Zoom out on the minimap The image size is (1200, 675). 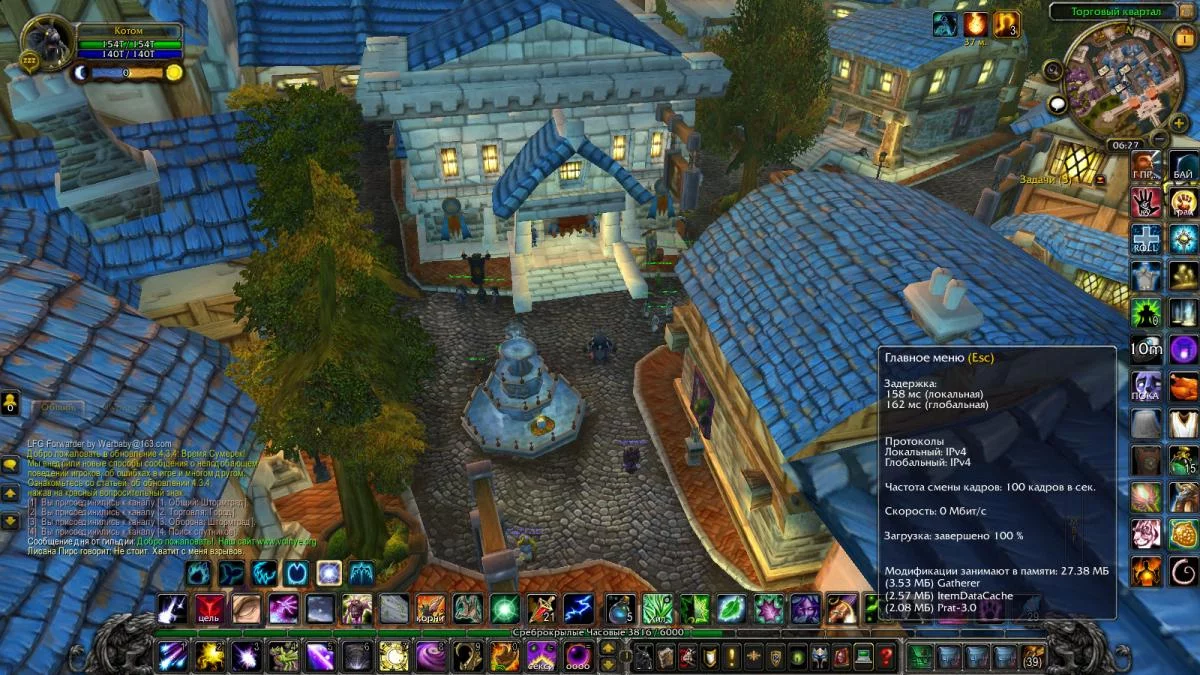point(1157,137)
